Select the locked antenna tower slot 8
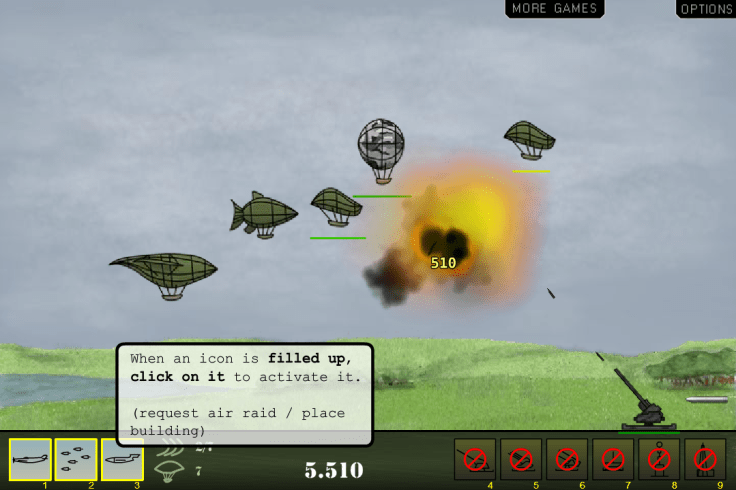 659,459
